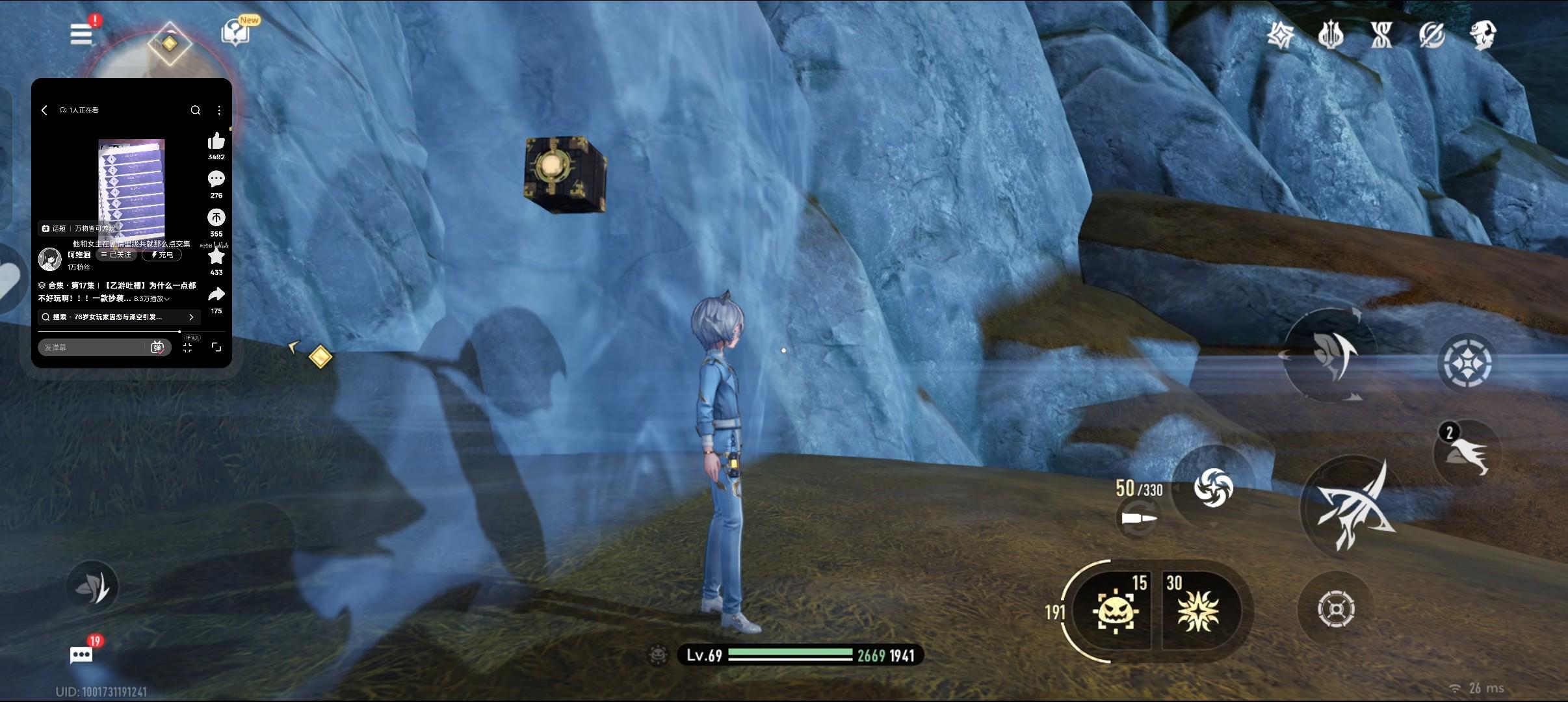Tap the leaf-shaped button above the chat icon
This screenshot has width=1568, height=702.
[x=92, y=587]
